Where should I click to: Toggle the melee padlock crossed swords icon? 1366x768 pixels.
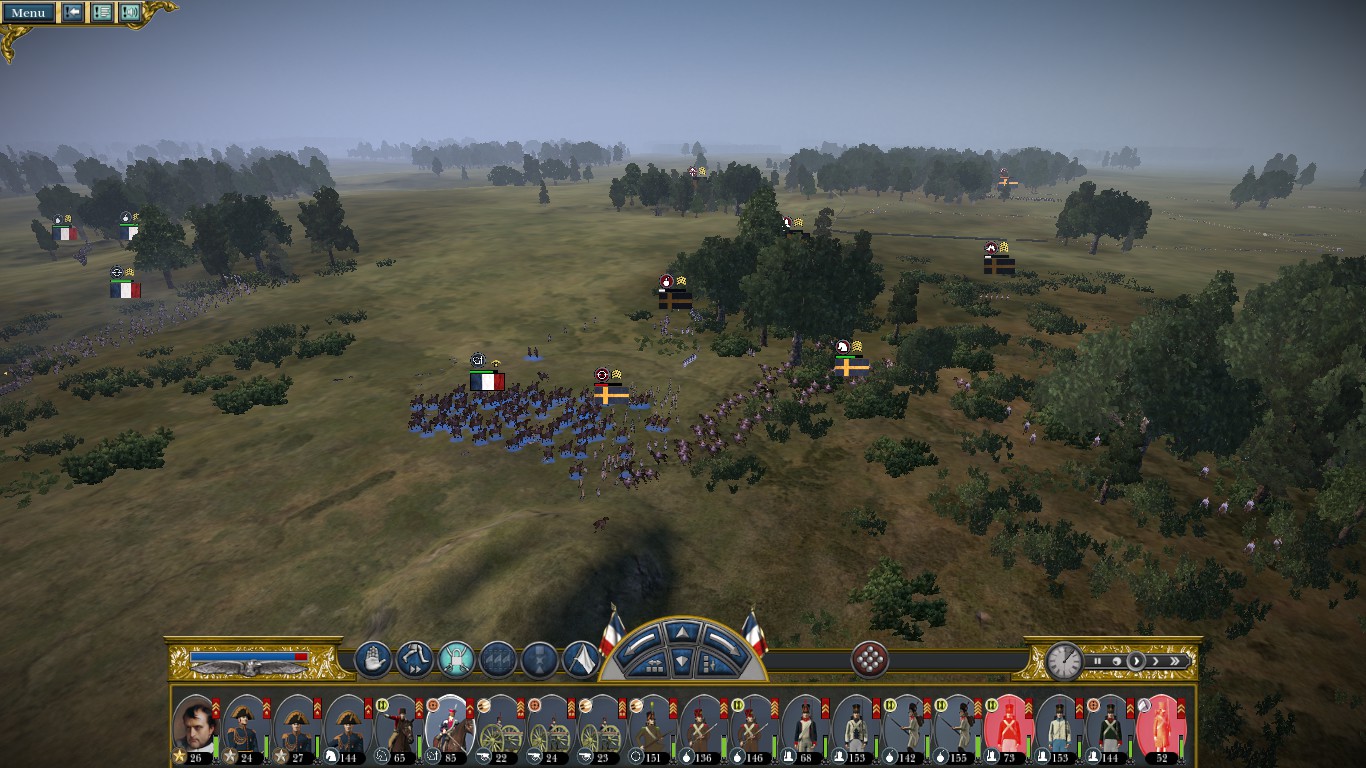pos(456,660)
